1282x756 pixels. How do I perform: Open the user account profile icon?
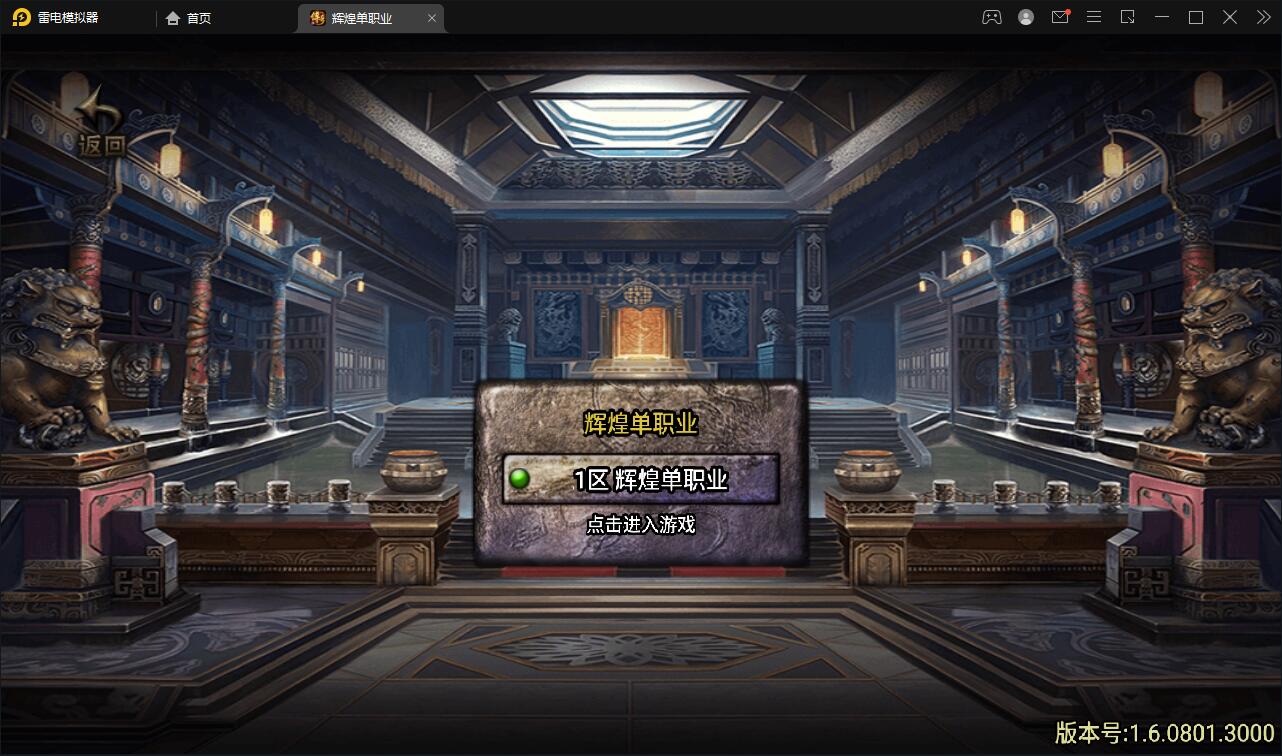click(x=1026, y=17)
